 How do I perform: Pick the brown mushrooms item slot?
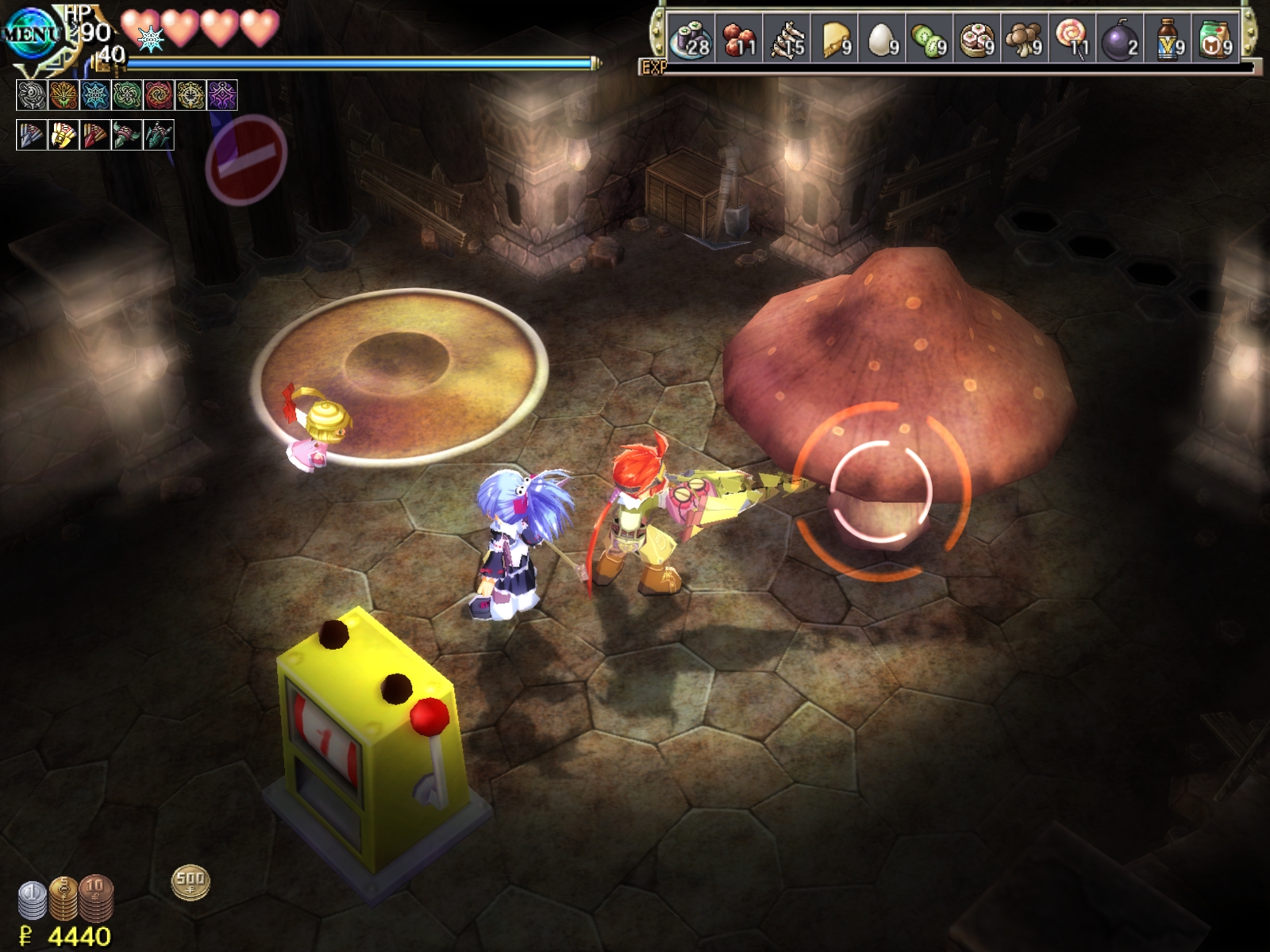(x=1025, y=38)
